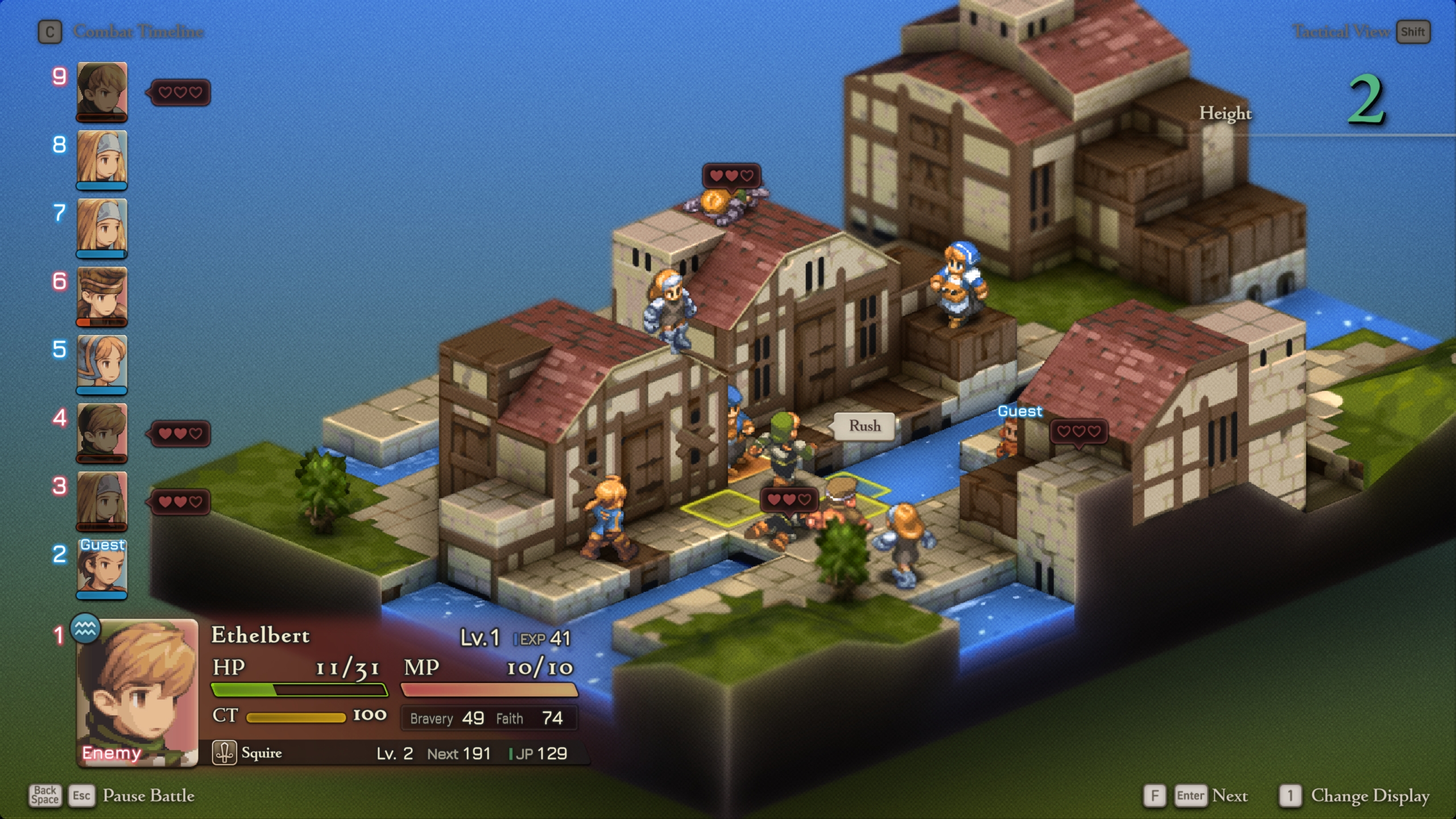This screenshot has width=1456, height=819.
Task: Click the Aquarius zodiac icon on Ethelbert's panel
Action: pos(86,631)
